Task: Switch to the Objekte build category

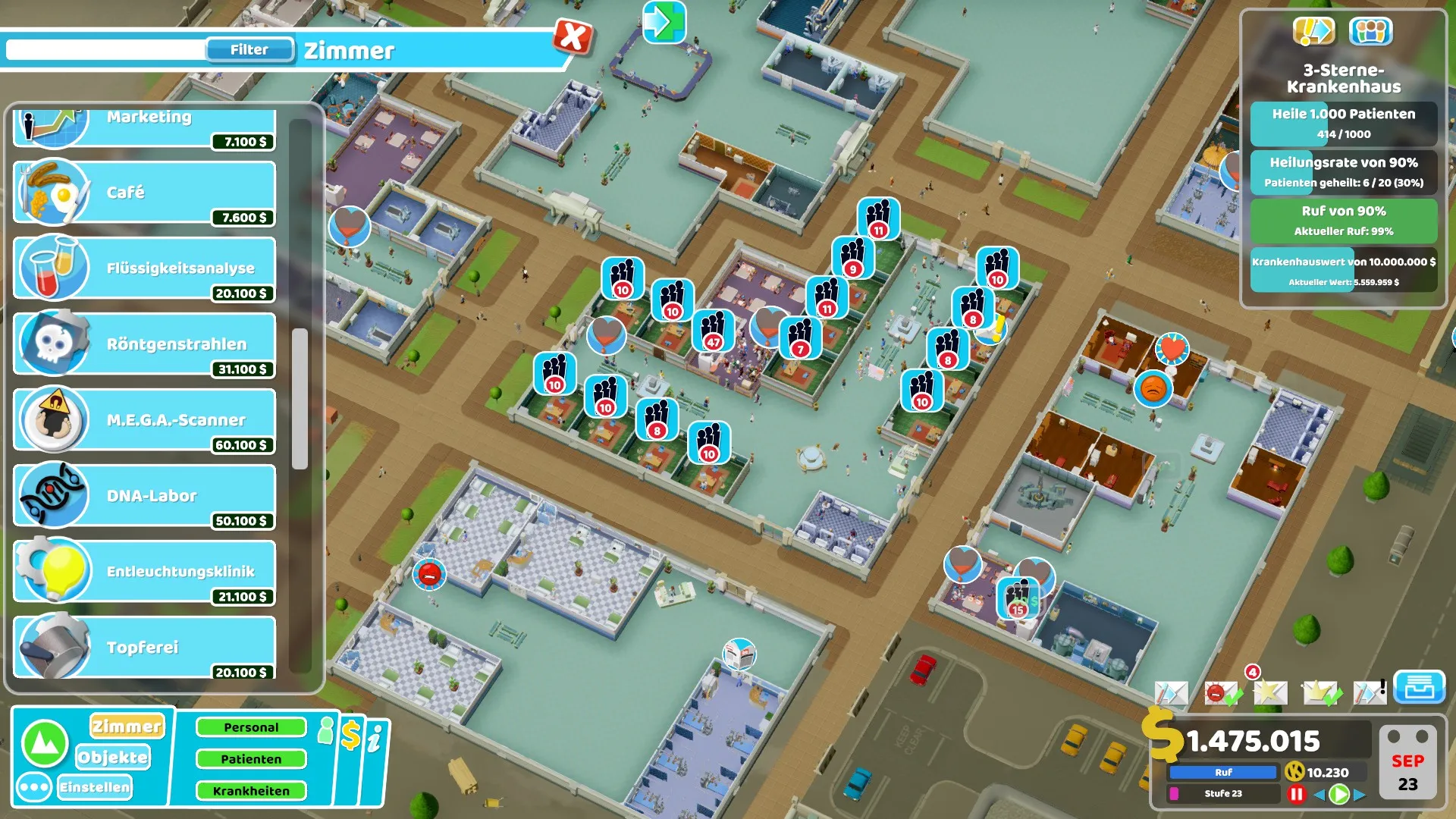Action: (x=113, y=757)
